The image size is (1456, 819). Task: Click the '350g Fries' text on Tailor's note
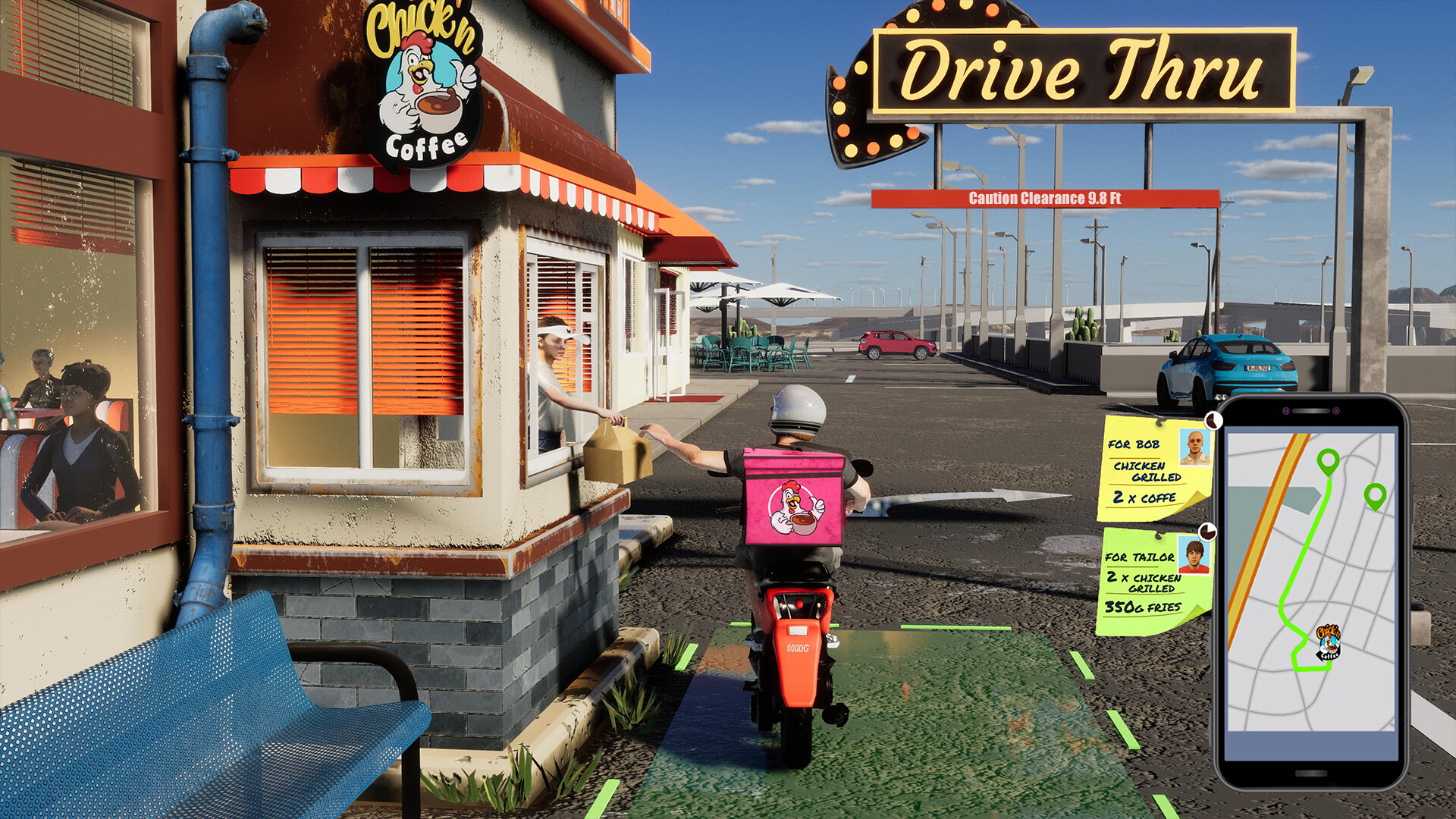coord(1142,607)
